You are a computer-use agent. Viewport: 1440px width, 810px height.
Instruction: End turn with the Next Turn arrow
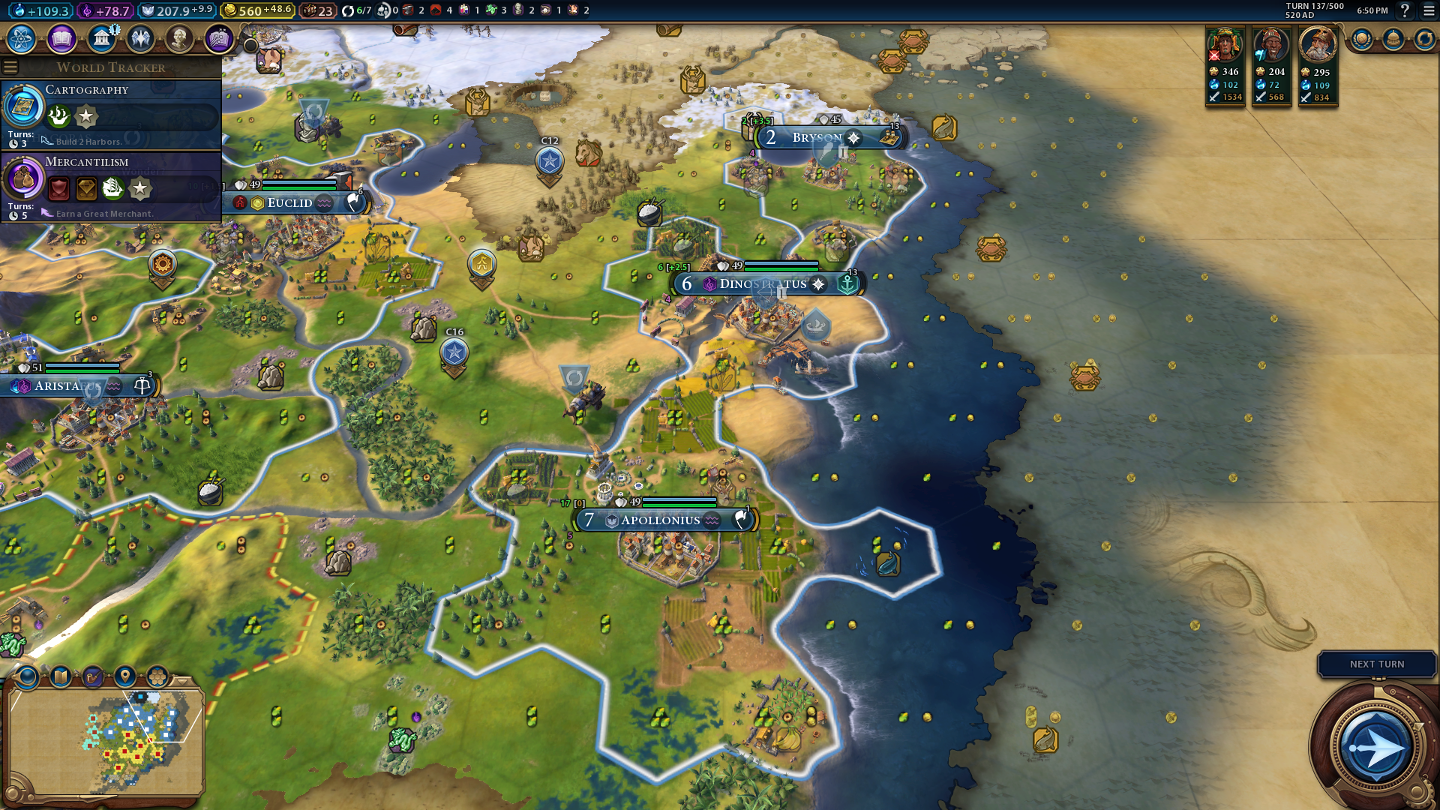(1376, 746)
